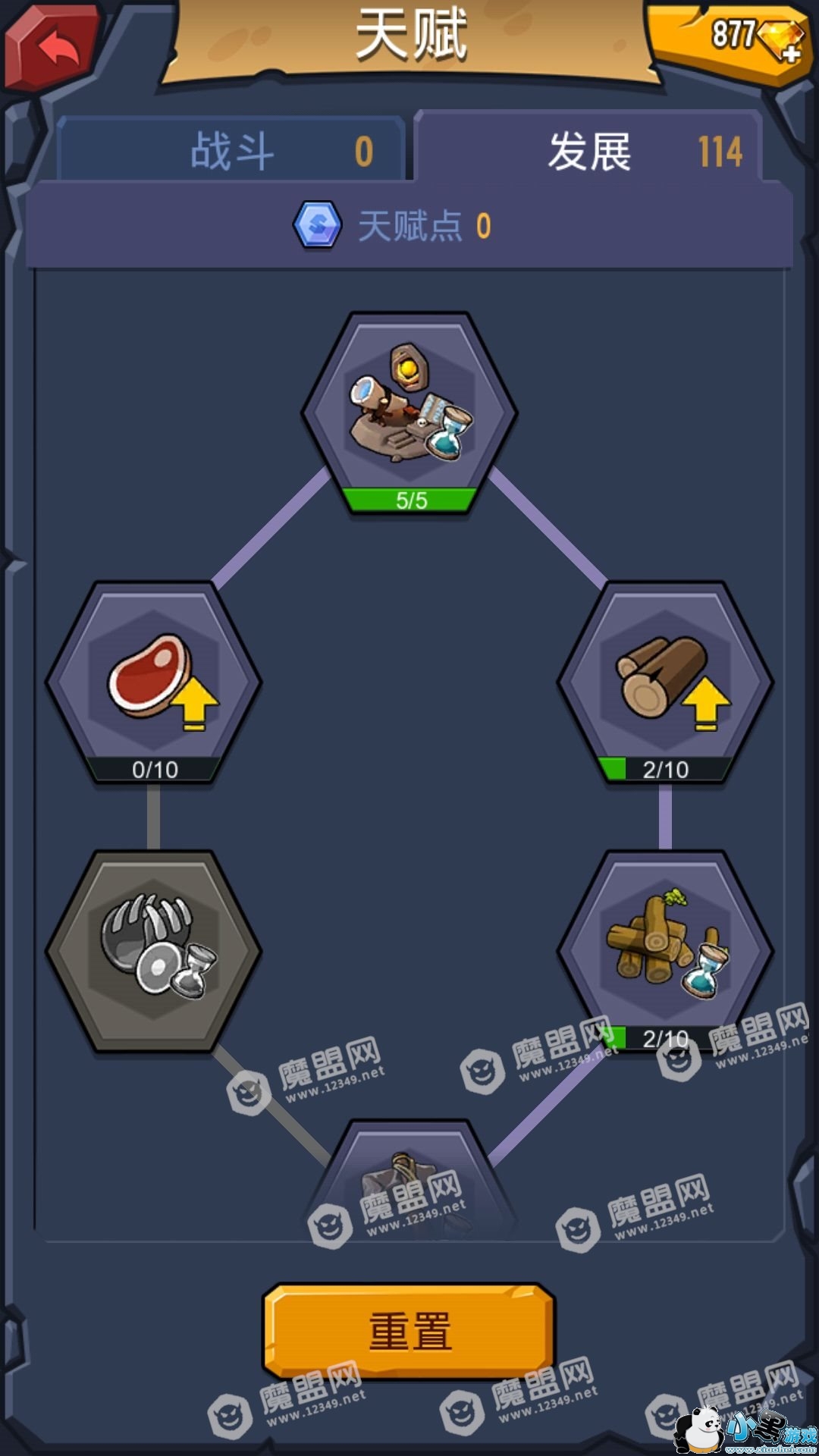Go back with the red arrow button
The width and height of the screenshot is (819, 1456).
[x=53, y=47]
